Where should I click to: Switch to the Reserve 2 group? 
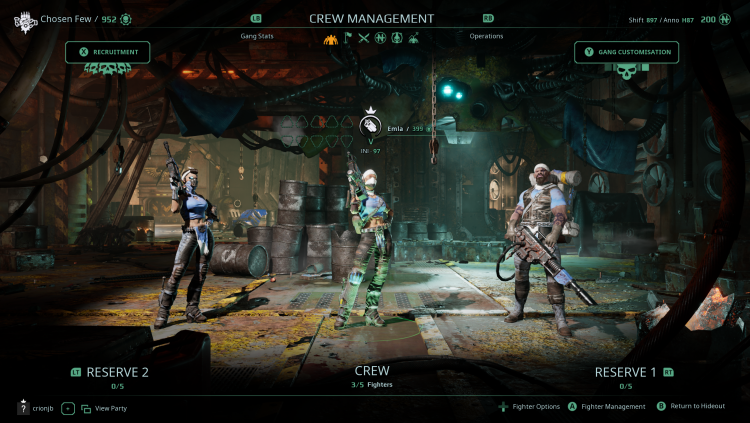pyautogui.click(x=117, y=372)
